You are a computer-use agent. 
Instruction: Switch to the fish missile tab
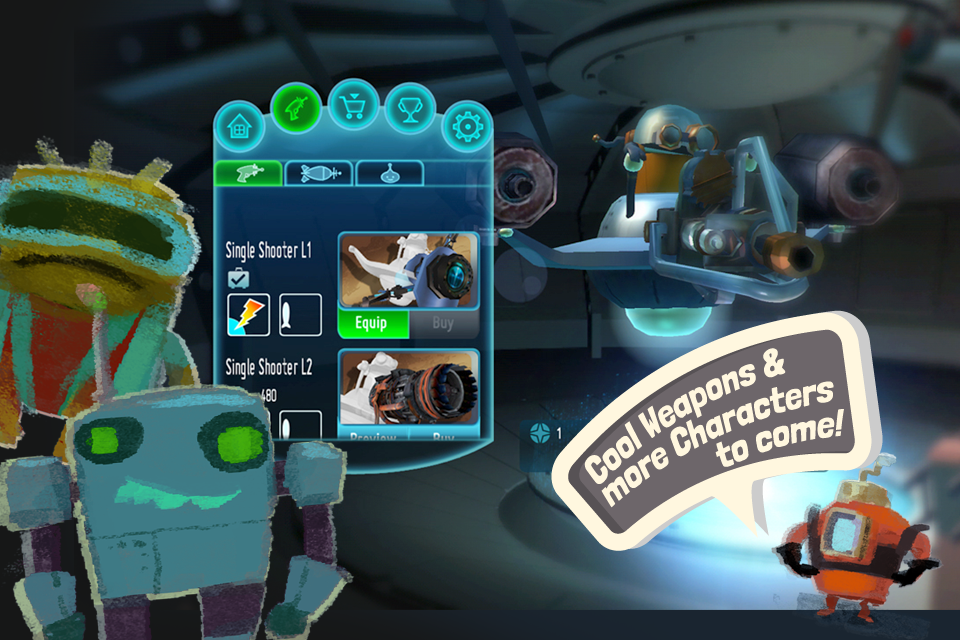(318, 173)
